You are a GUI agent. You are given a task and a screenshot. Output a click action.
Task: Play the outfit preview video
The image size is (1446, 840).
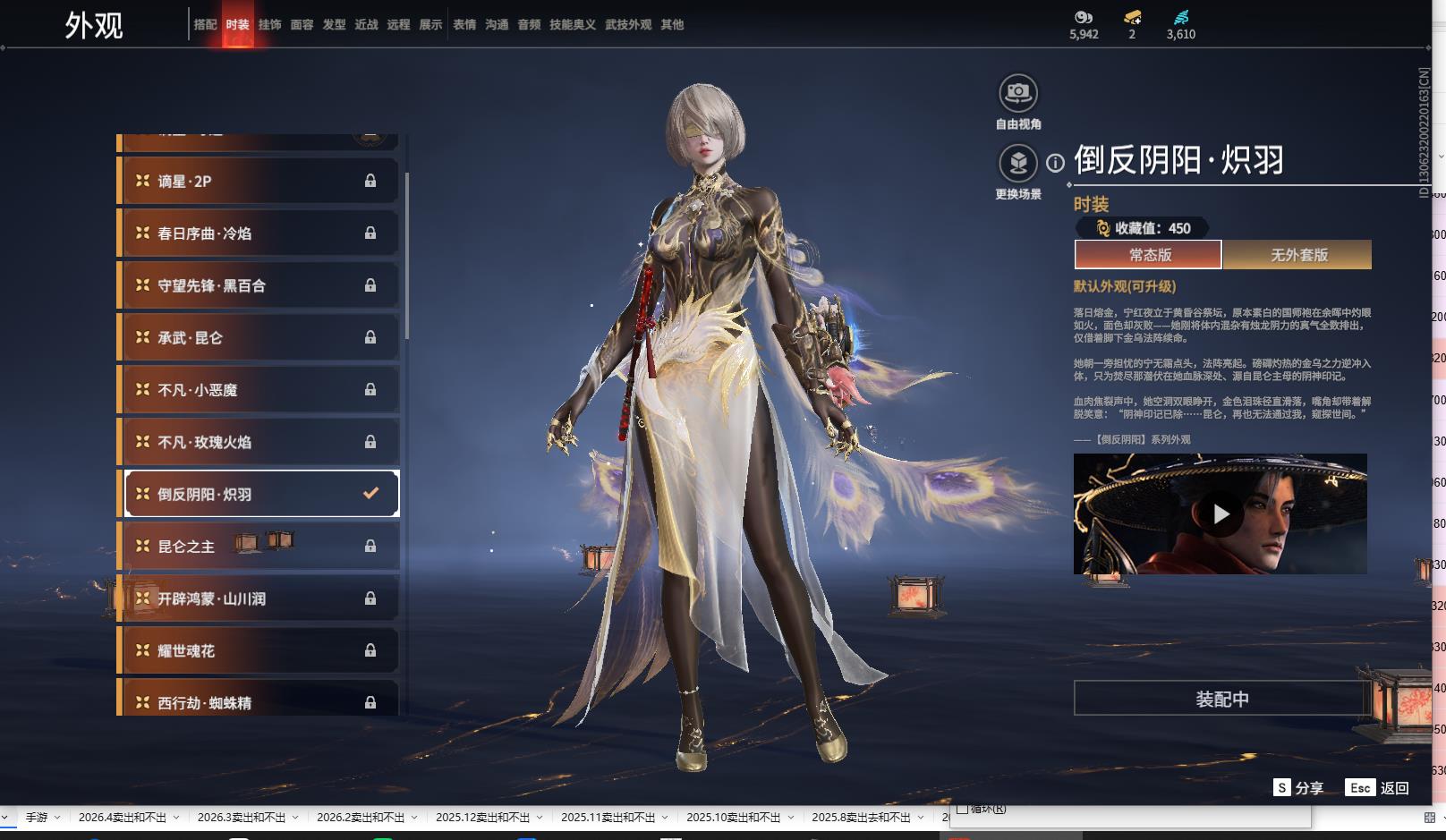click(x=1221, y=514)
